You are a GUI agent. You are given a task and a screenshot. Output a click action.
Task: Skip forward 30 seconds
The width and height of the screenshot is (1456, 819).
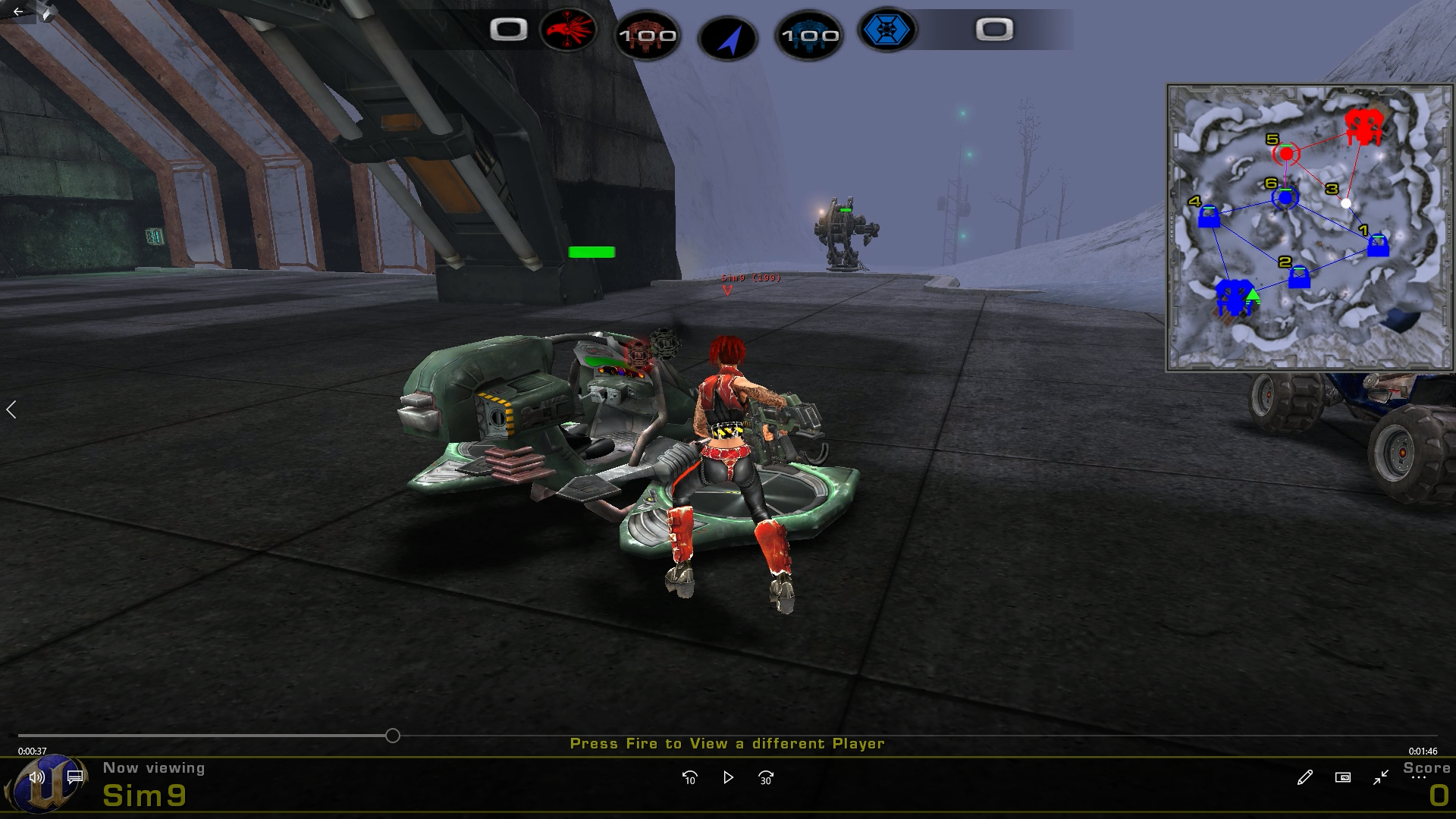(766, 777)
